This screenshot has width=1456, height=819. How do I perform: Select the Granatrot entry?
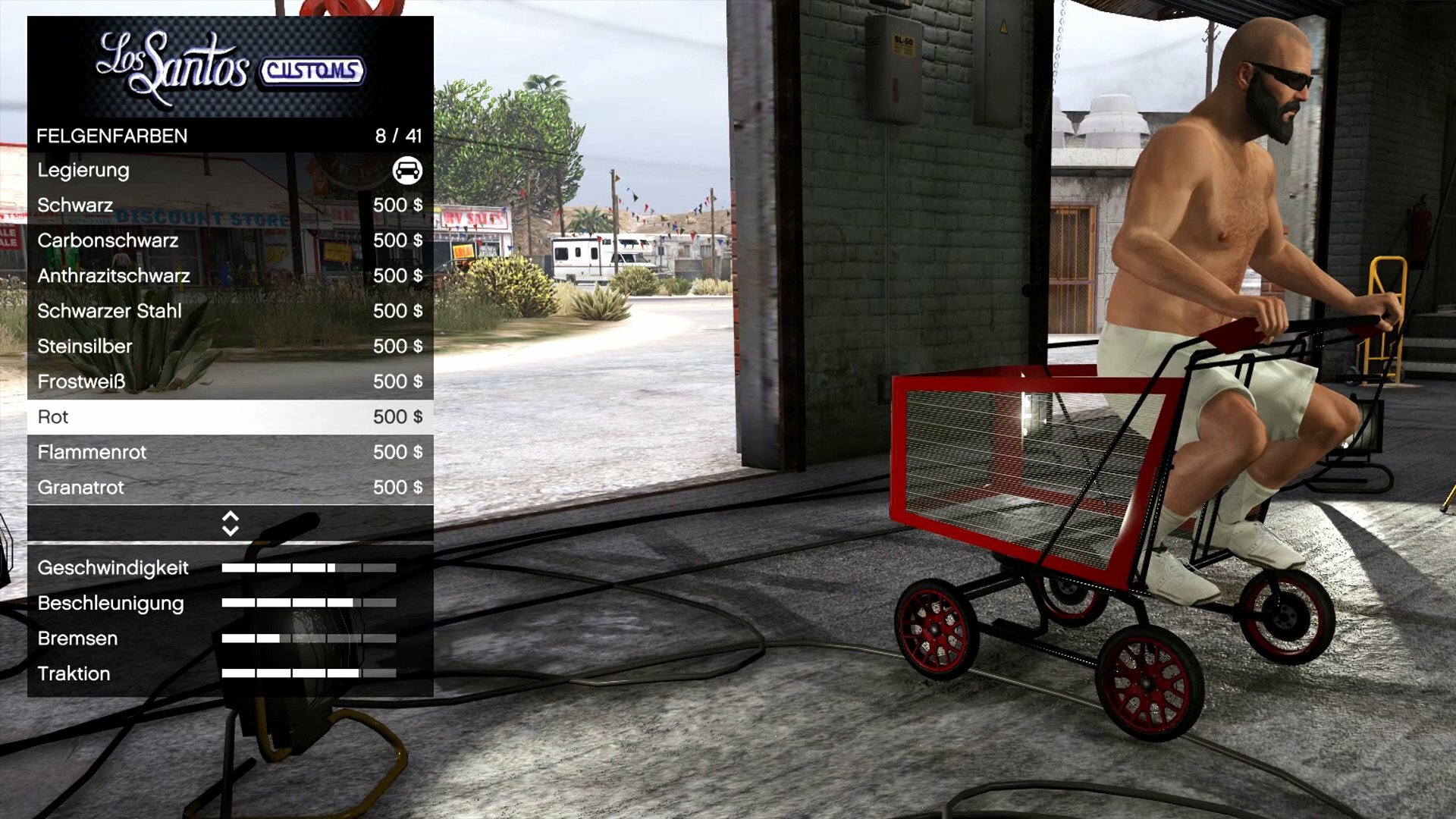(230, 488)
